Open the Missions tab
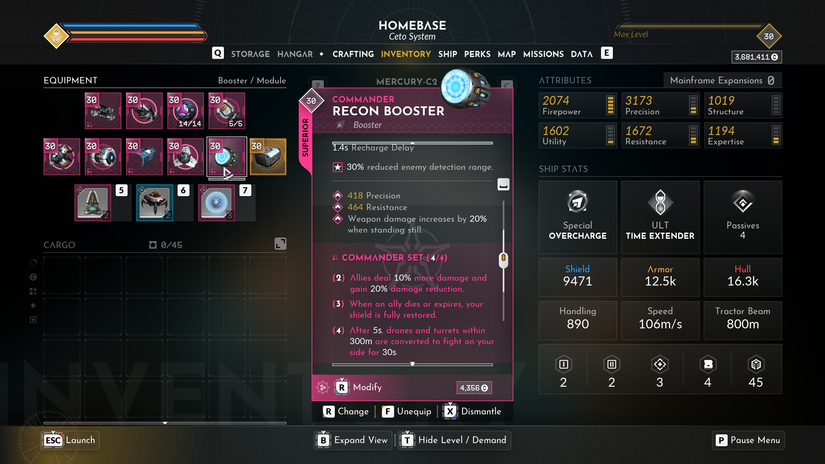This screenshot has height=464, width=825. tap(543, 54)
